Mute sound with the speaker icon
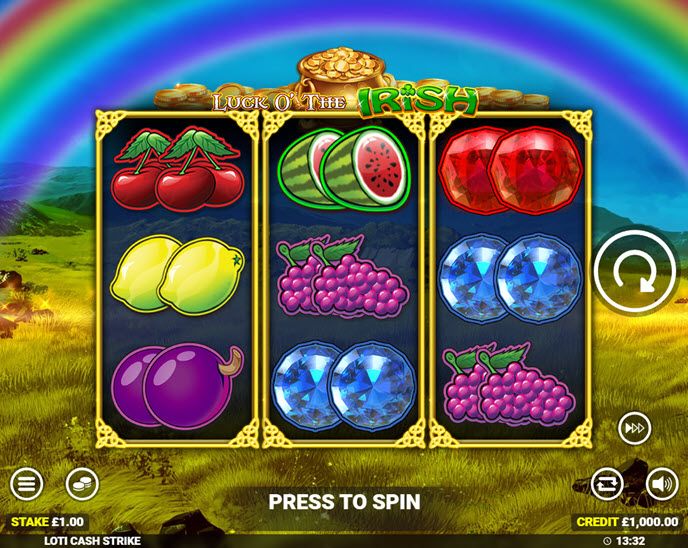The width and height of the screenshot is (688, 548). point(661,484)
